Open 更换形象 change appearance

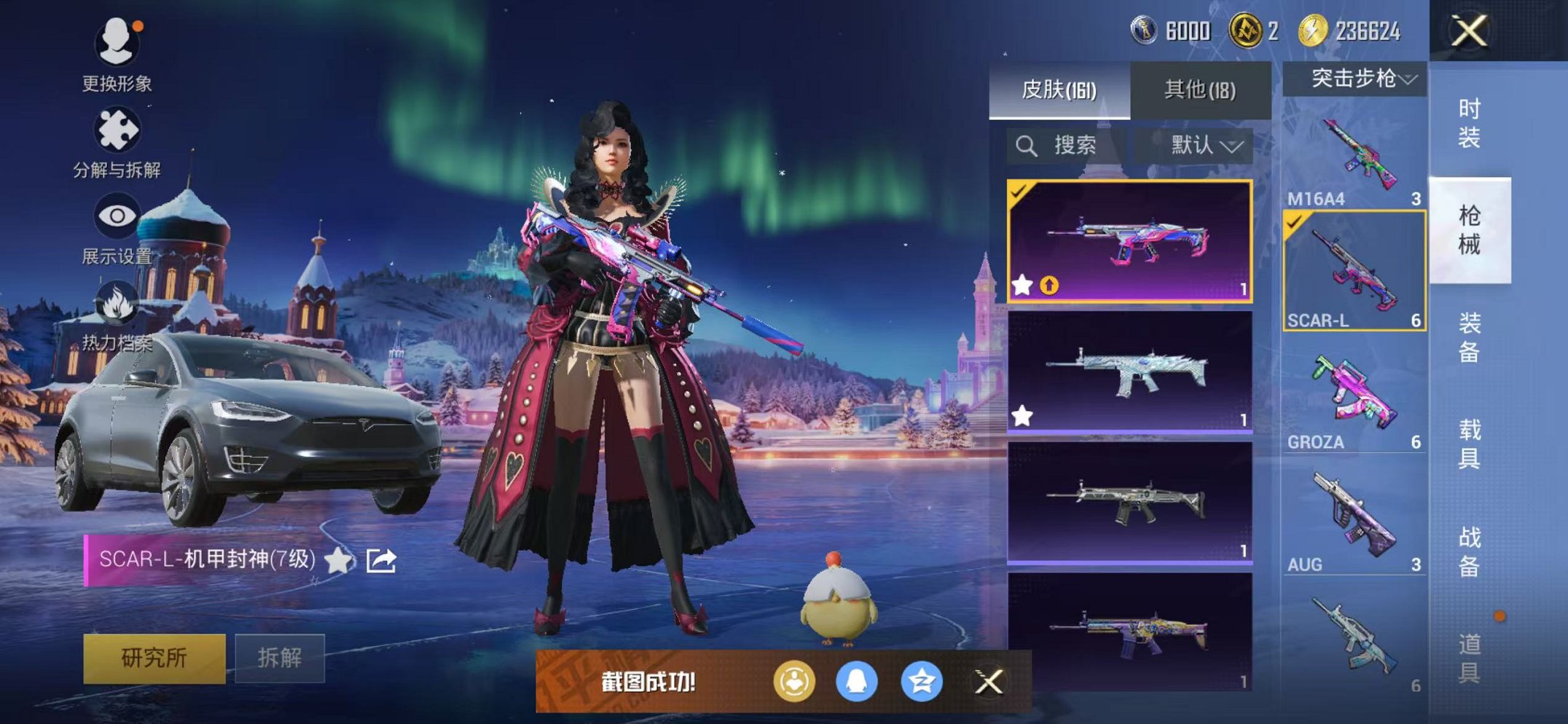[x=117, y=53]
